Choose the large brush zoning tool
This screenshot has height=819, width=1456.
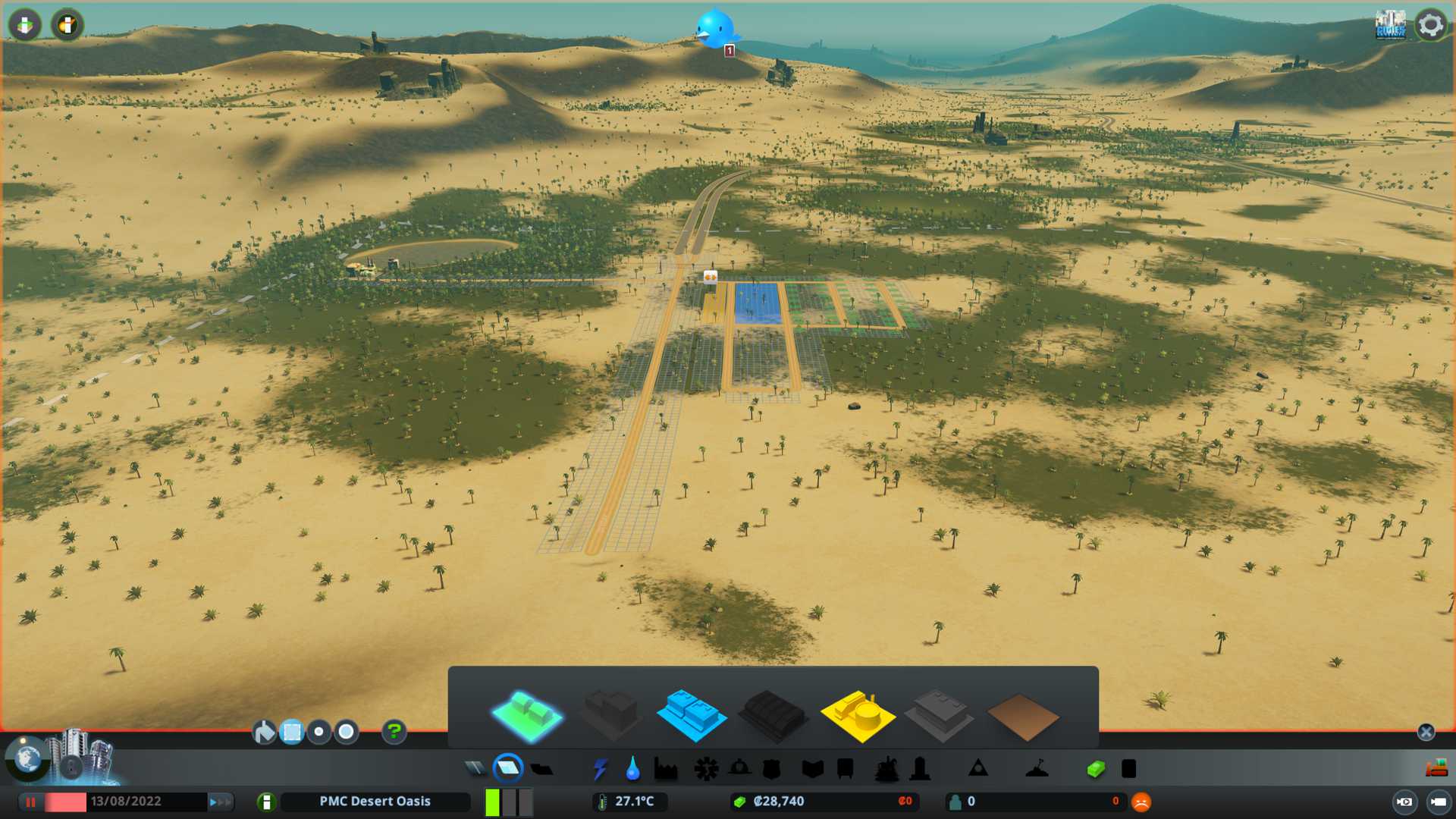tap(347, 732)
